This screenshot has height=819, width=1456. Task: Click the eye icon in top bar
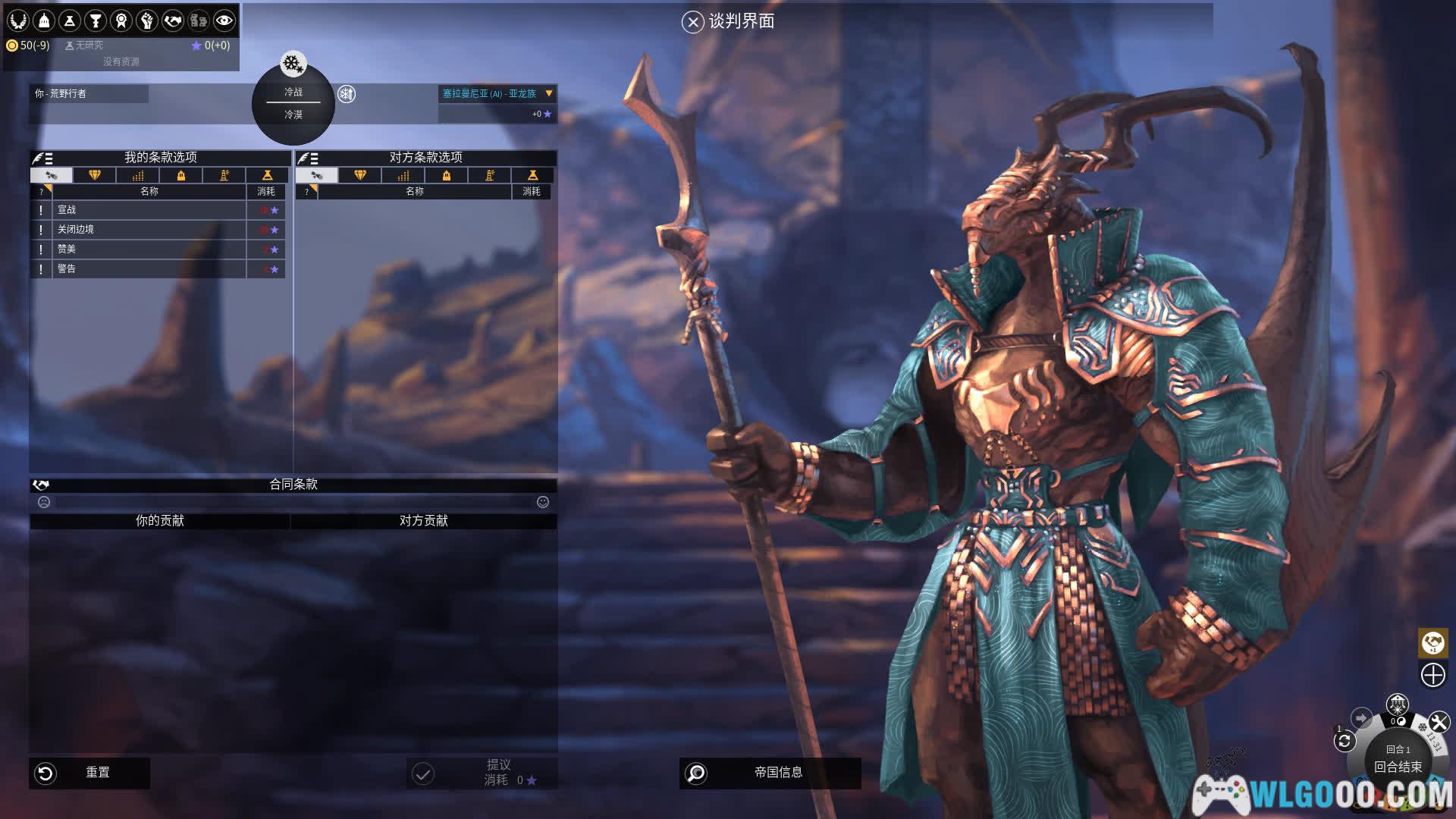tap(224, 20)
